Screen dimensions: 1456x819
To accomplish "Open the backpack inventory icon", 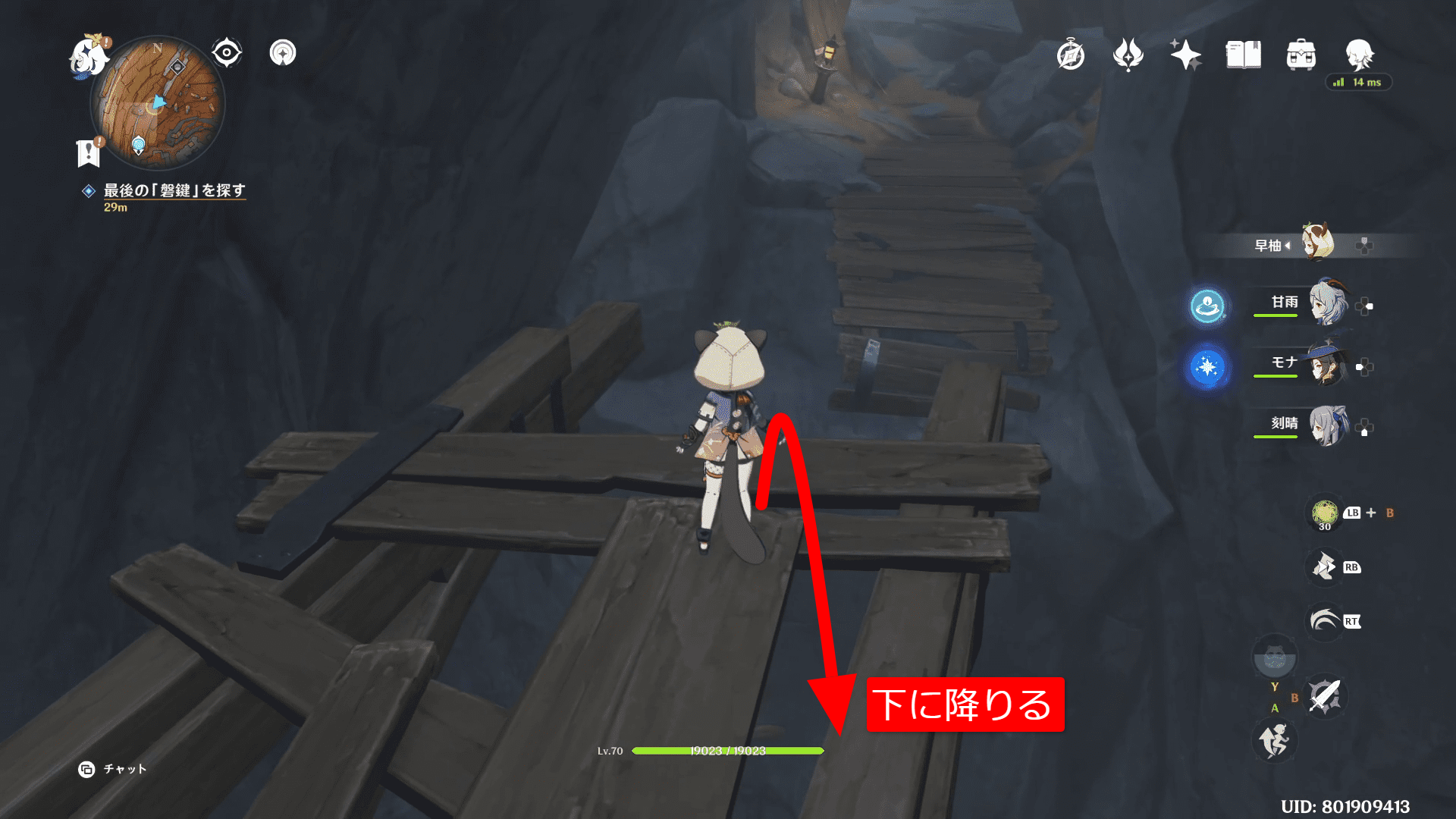I will [1301, 55].
